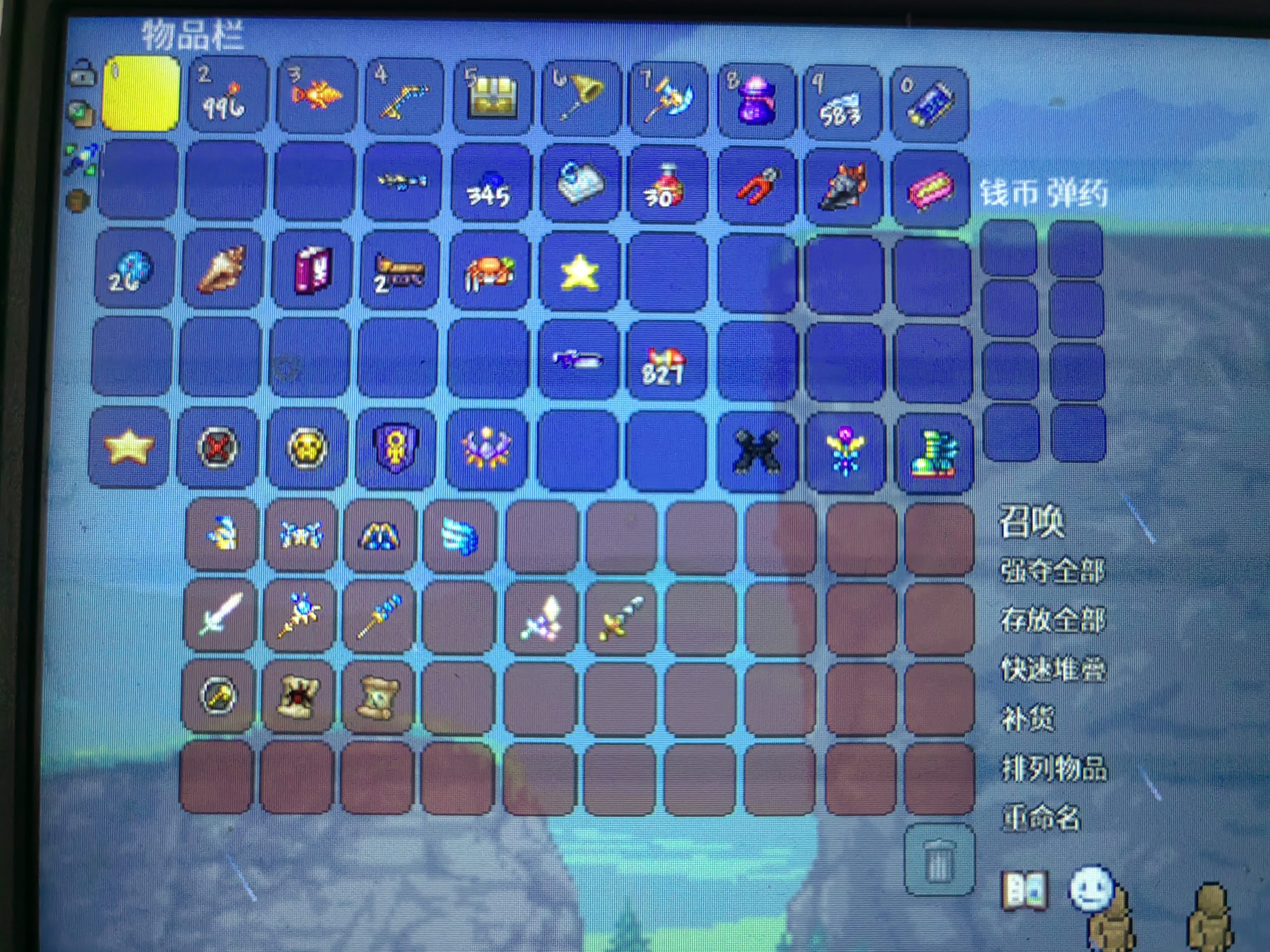
Task: Sort items with 排列物品
Action: click(x=1054, y=768)
